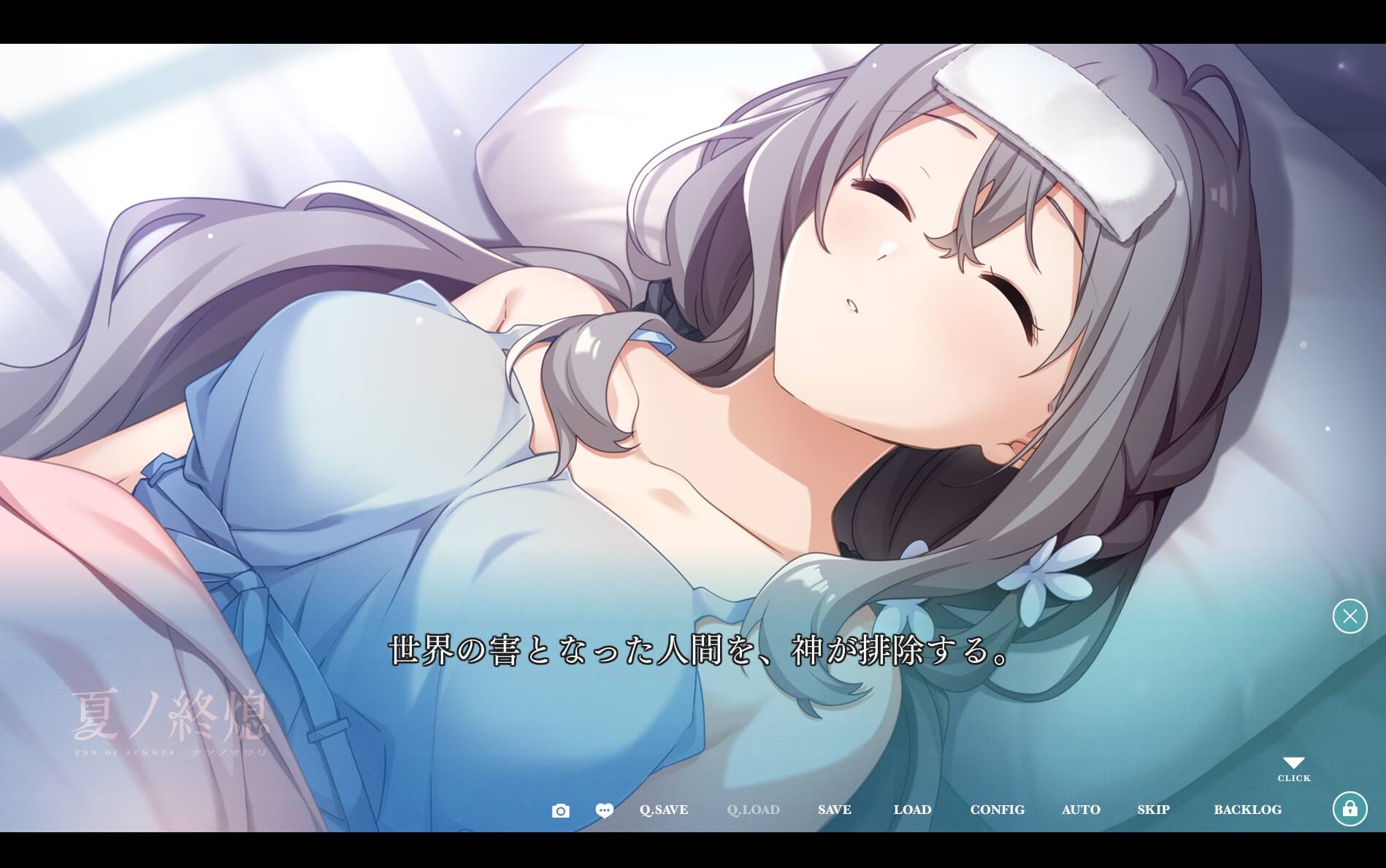Open the LOAD screen

913,810
